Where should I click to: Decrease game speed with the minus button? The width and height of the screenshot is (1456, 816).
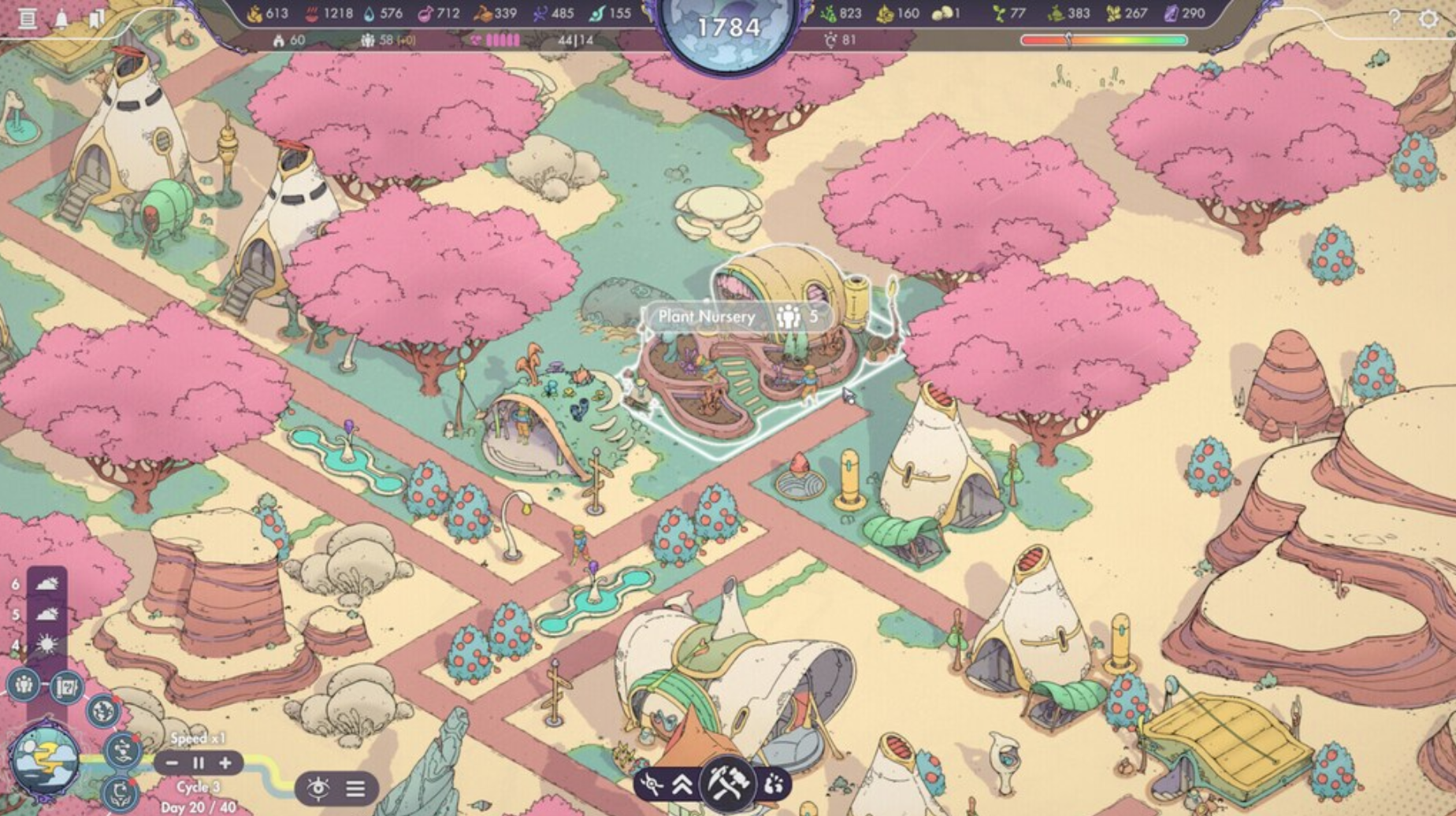click(170, 763)
